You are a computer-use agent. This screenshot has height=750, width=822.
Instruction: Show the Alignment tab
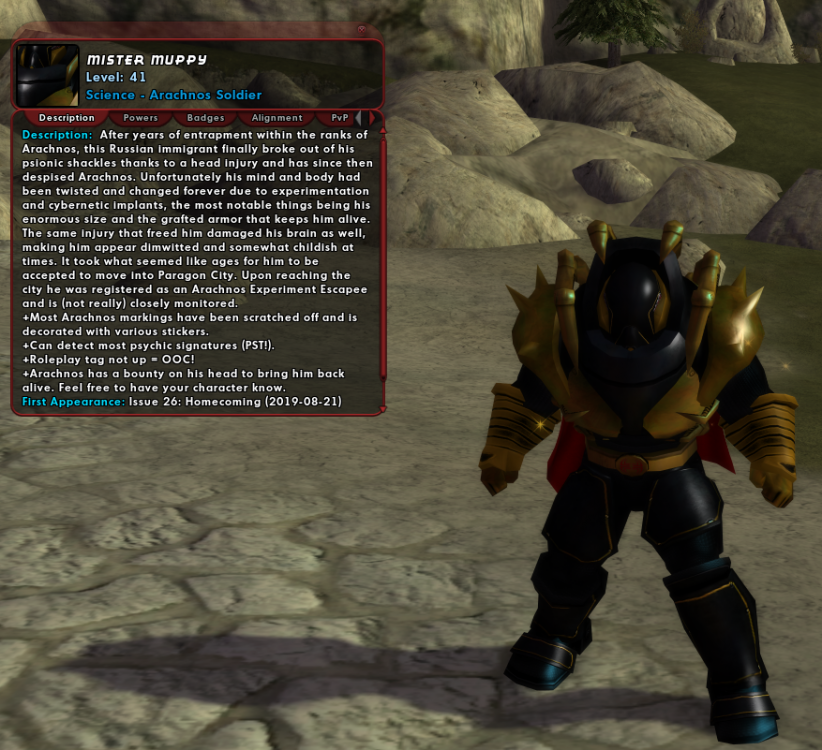click(x=277, y=118)
